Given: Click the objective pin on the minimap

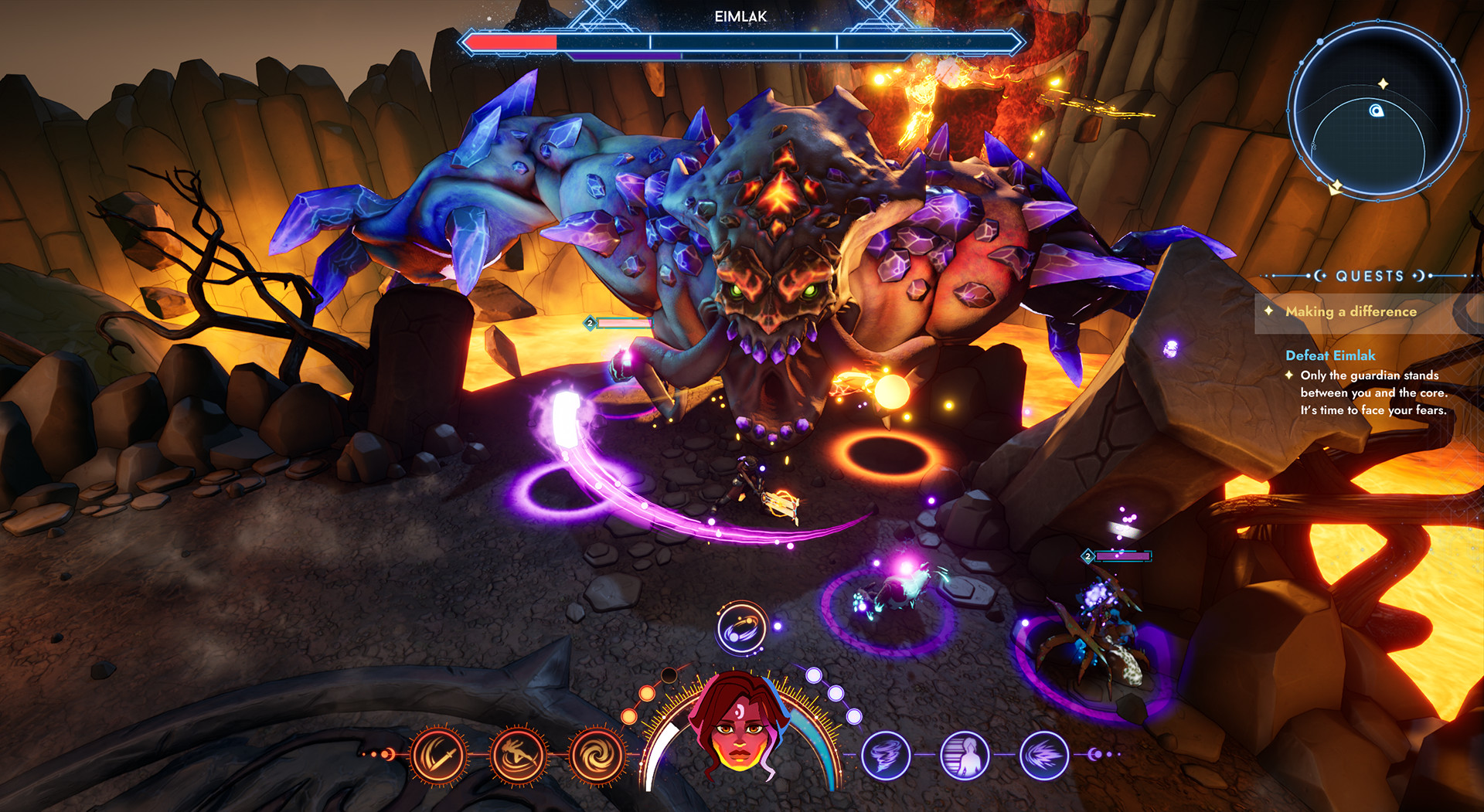Looking at the screenshot, I should pyautogui.click(x=1377, y=111).
